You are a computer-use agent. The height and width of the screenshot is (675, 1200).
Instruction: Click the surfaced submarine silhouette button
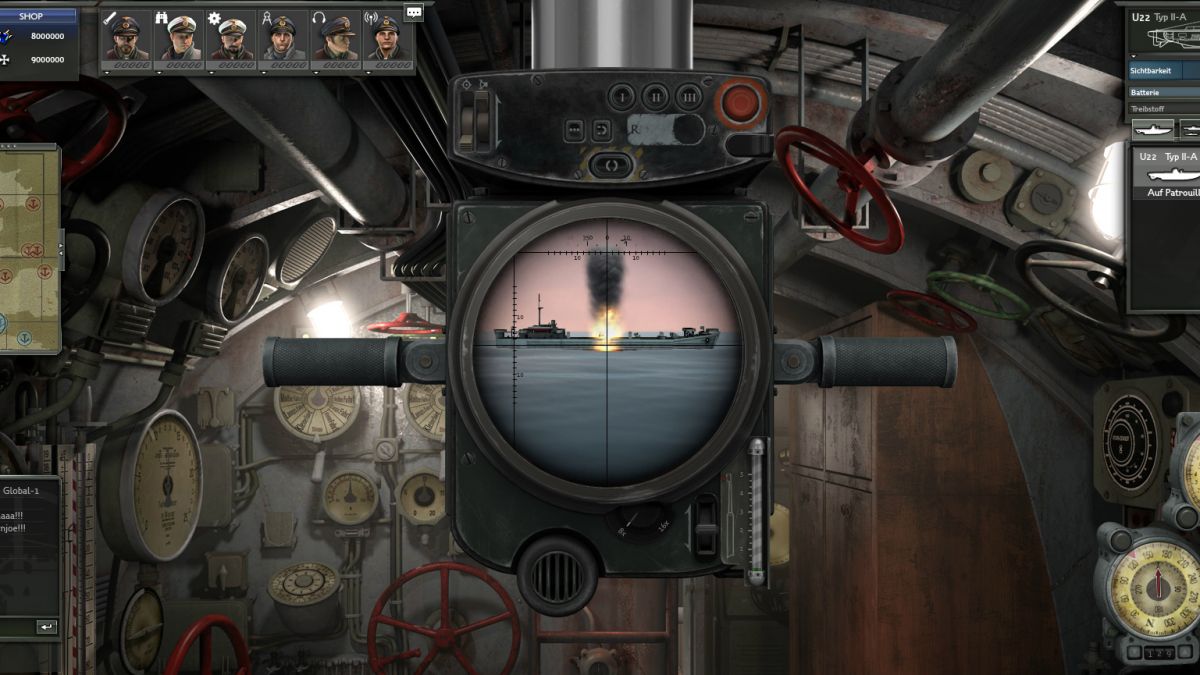[x=1152, y=130]
